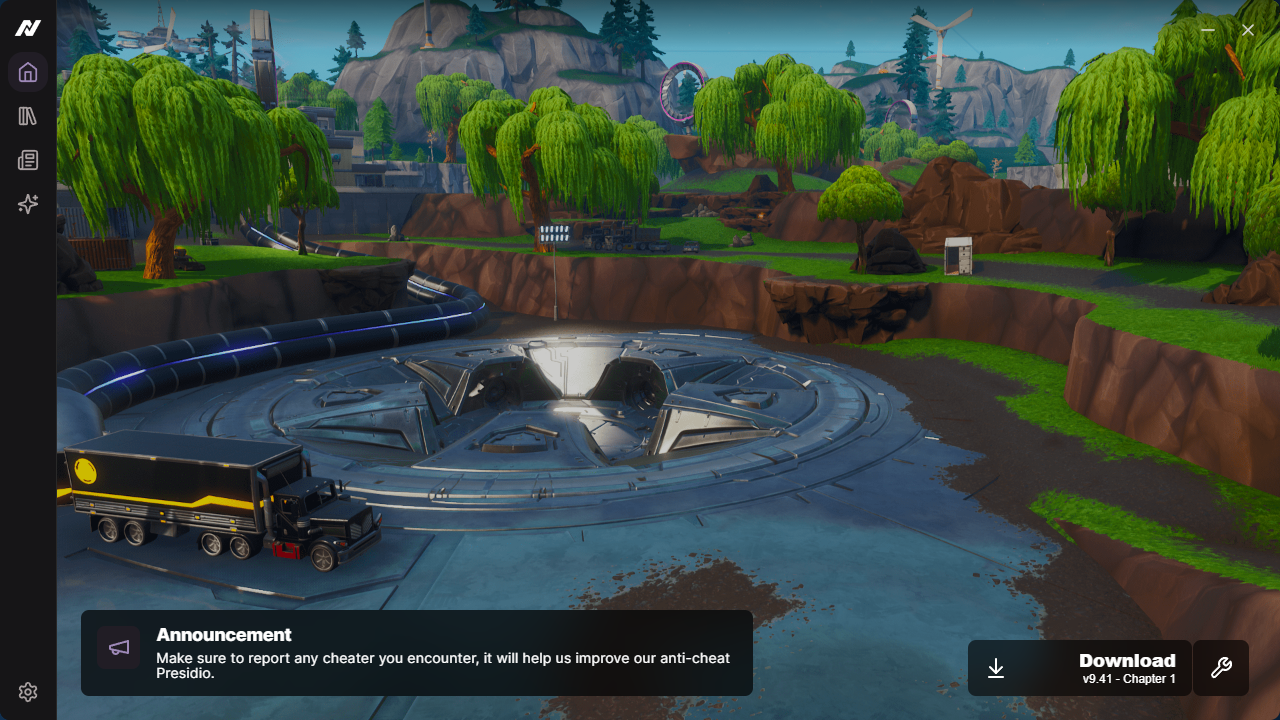Image resolution: width=1280 pixels, height=720 pixels.
Task: Open the wrench options button
Action: tap(1221, 668)
